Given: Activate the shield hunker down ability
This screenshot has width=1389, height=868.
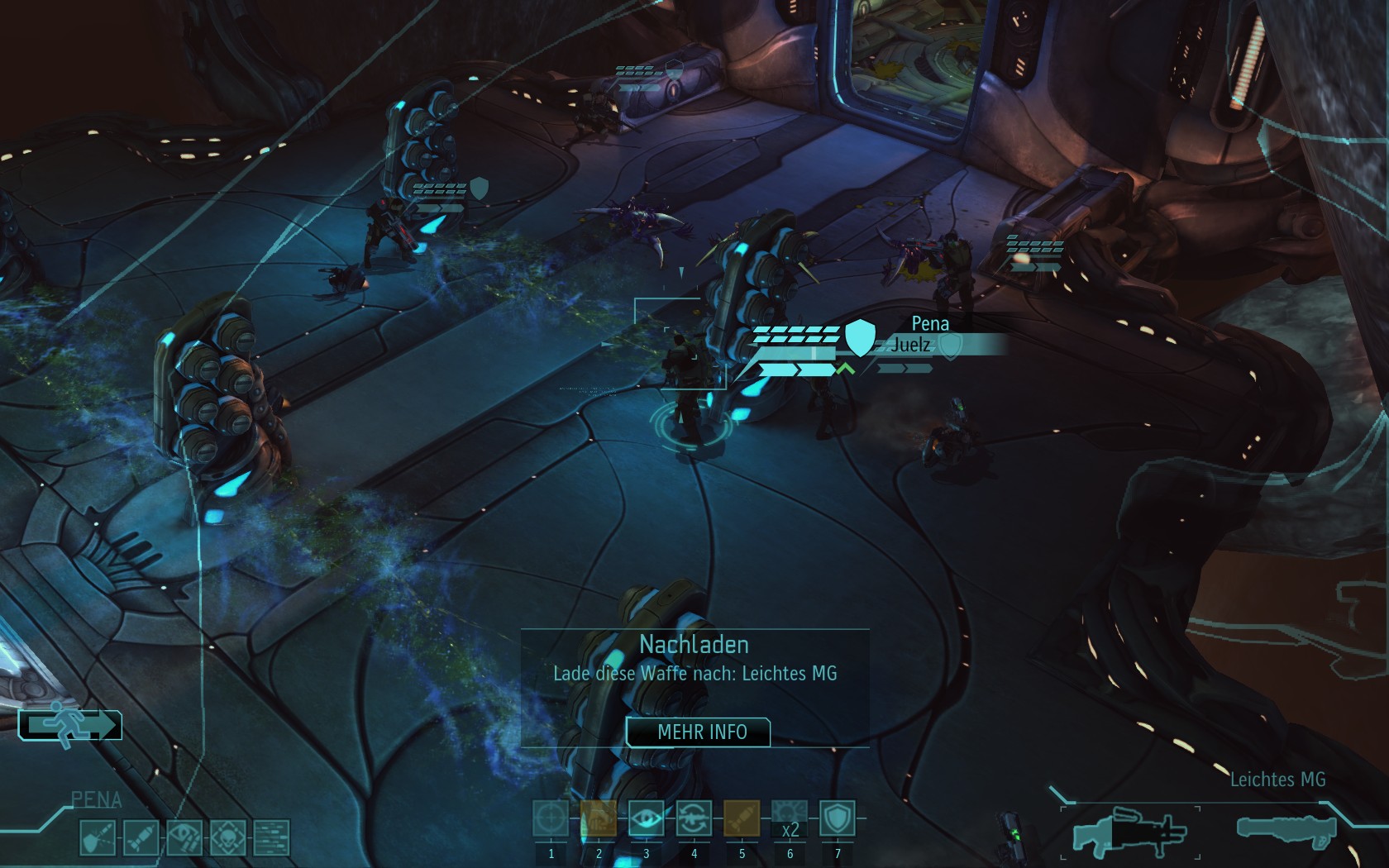Looking at the screenshot, I should pos(837,818).
